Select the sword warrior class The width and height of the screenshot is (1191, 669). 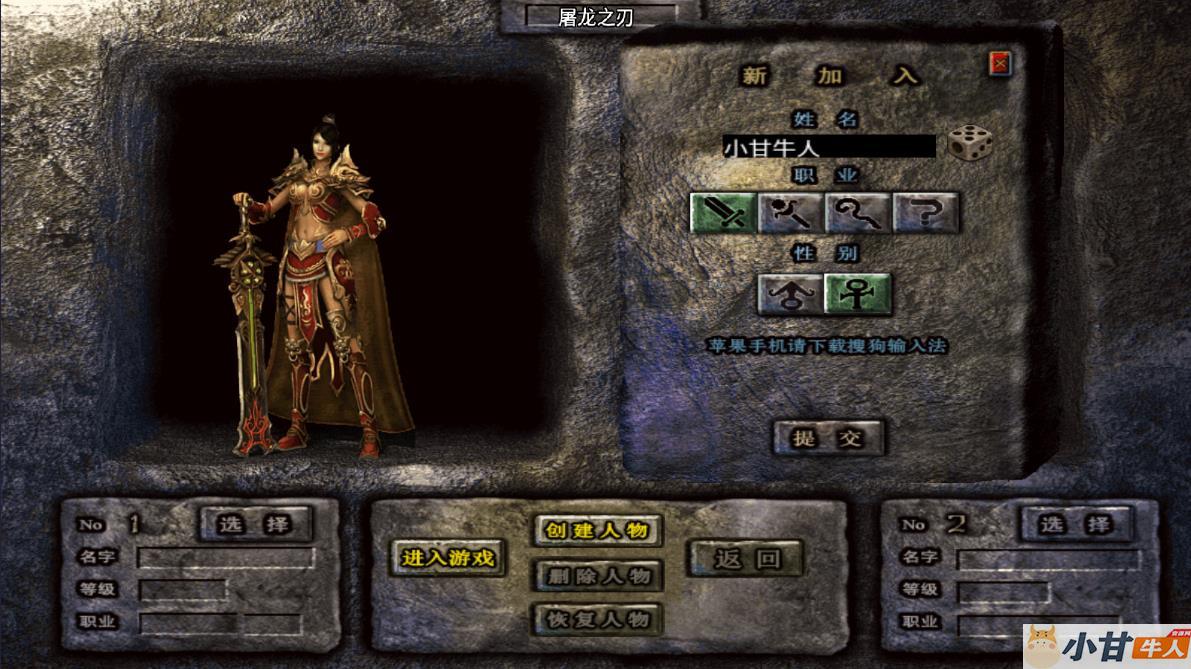tap(723, 212)
